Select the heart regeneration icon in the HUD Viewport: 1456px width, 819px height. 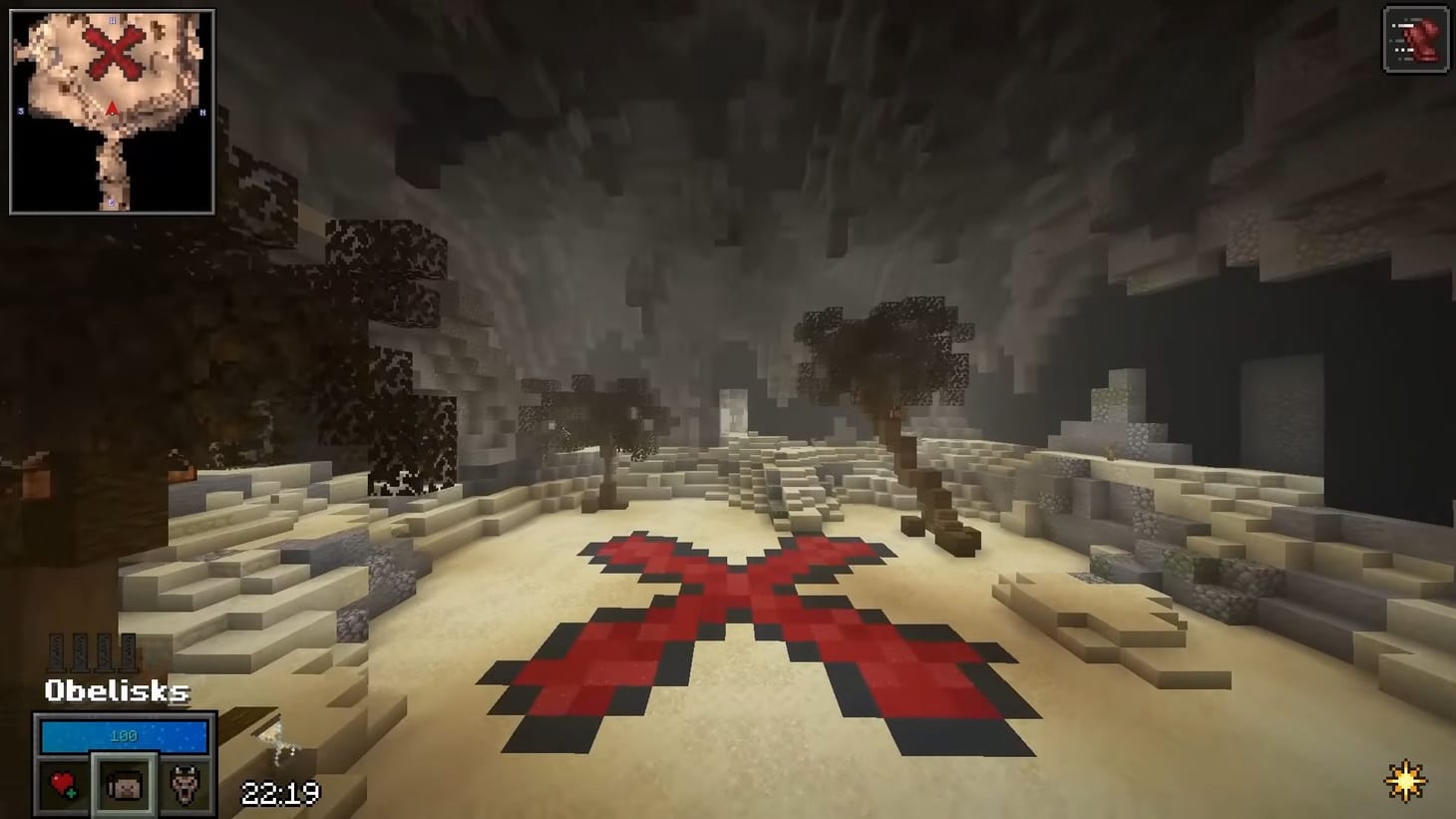tap(63, 783)
